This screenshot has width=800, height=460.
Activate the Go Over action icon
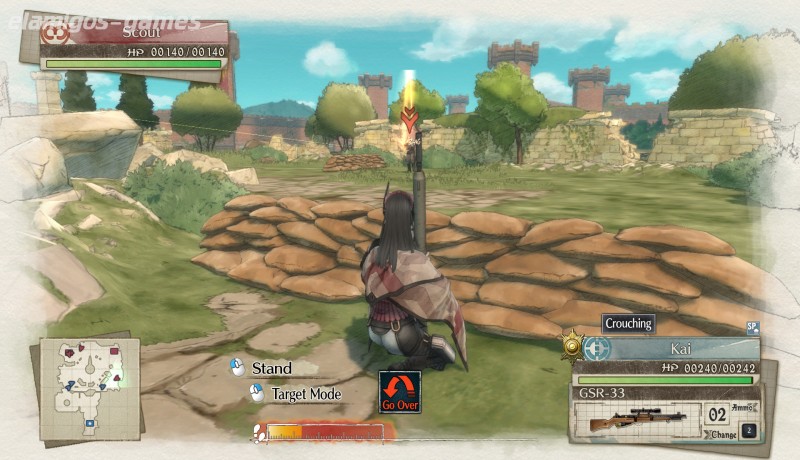pyautogui.click(x=399, y=392)
